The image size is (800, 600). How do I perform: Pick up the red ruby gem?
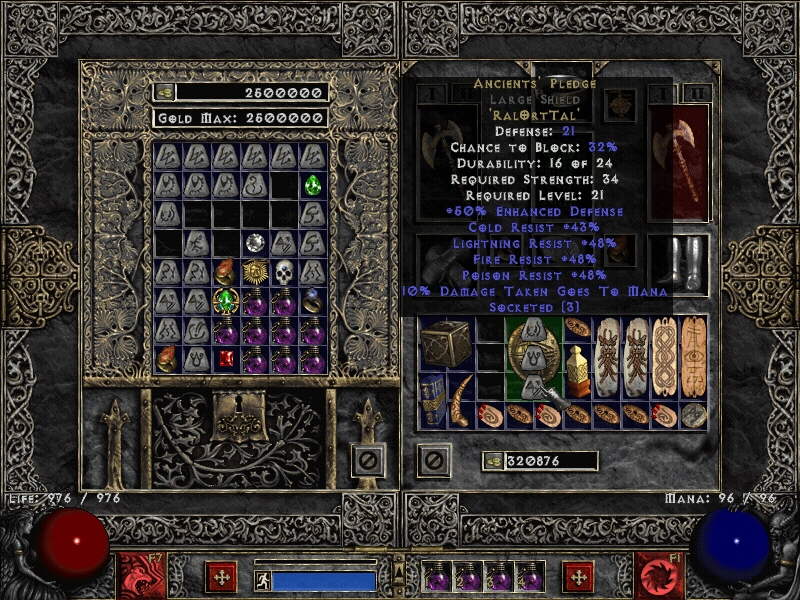click(x=227, y=359)
